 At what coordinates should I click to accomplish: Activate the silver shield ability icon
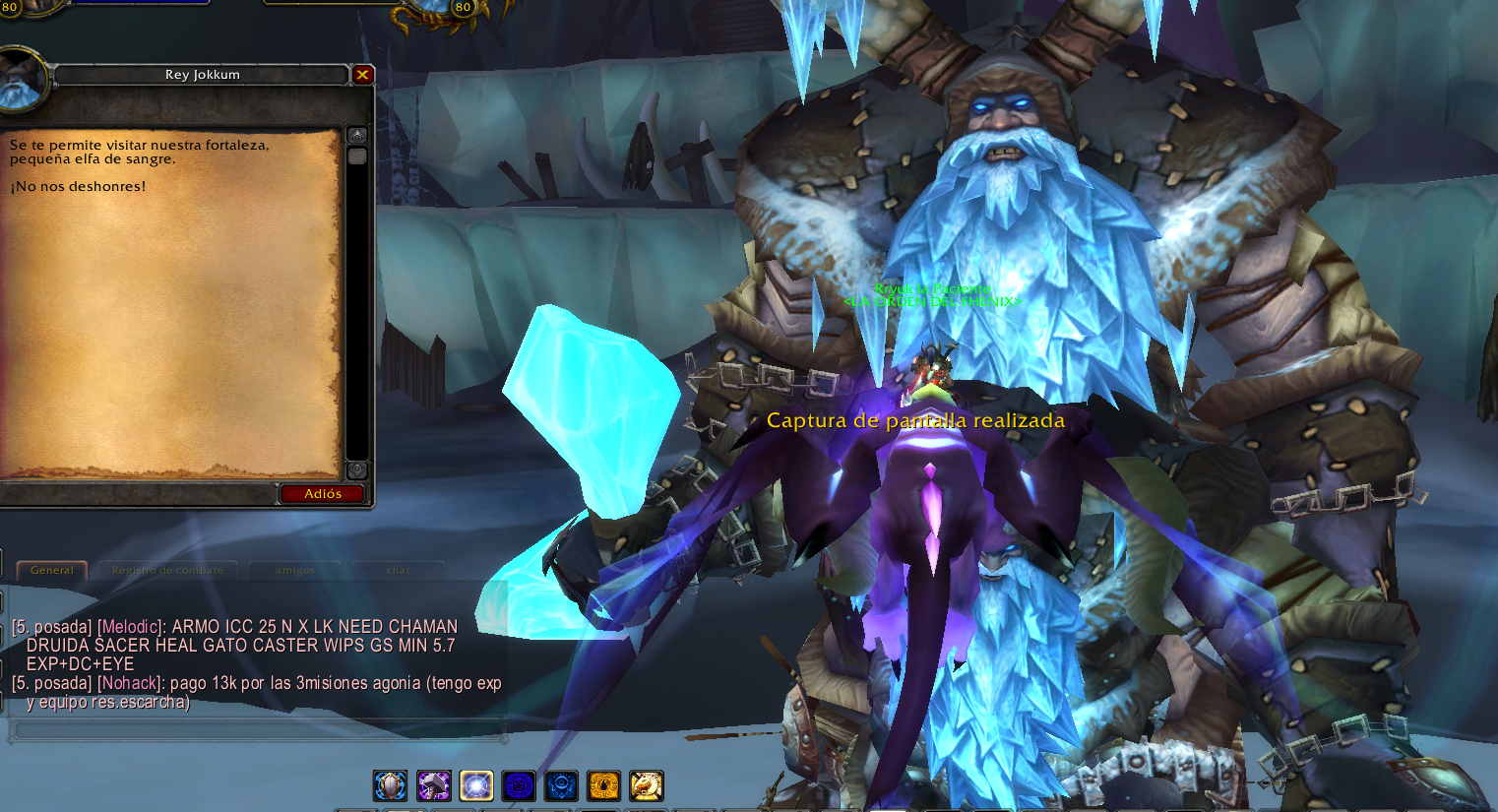click(x=391, y=785)
